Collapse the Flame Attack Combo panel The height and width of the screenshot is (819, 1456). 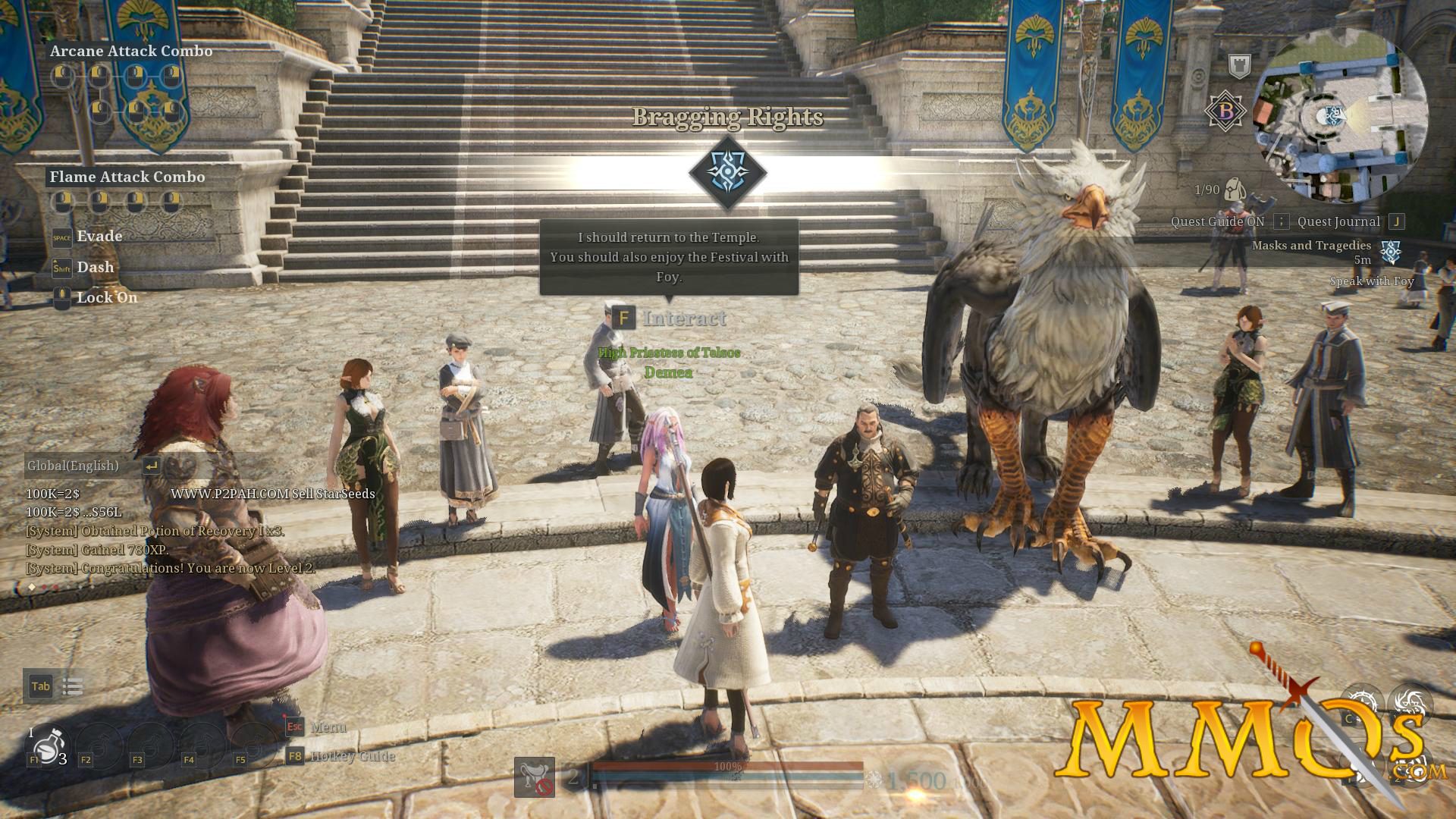coord(127,177)
